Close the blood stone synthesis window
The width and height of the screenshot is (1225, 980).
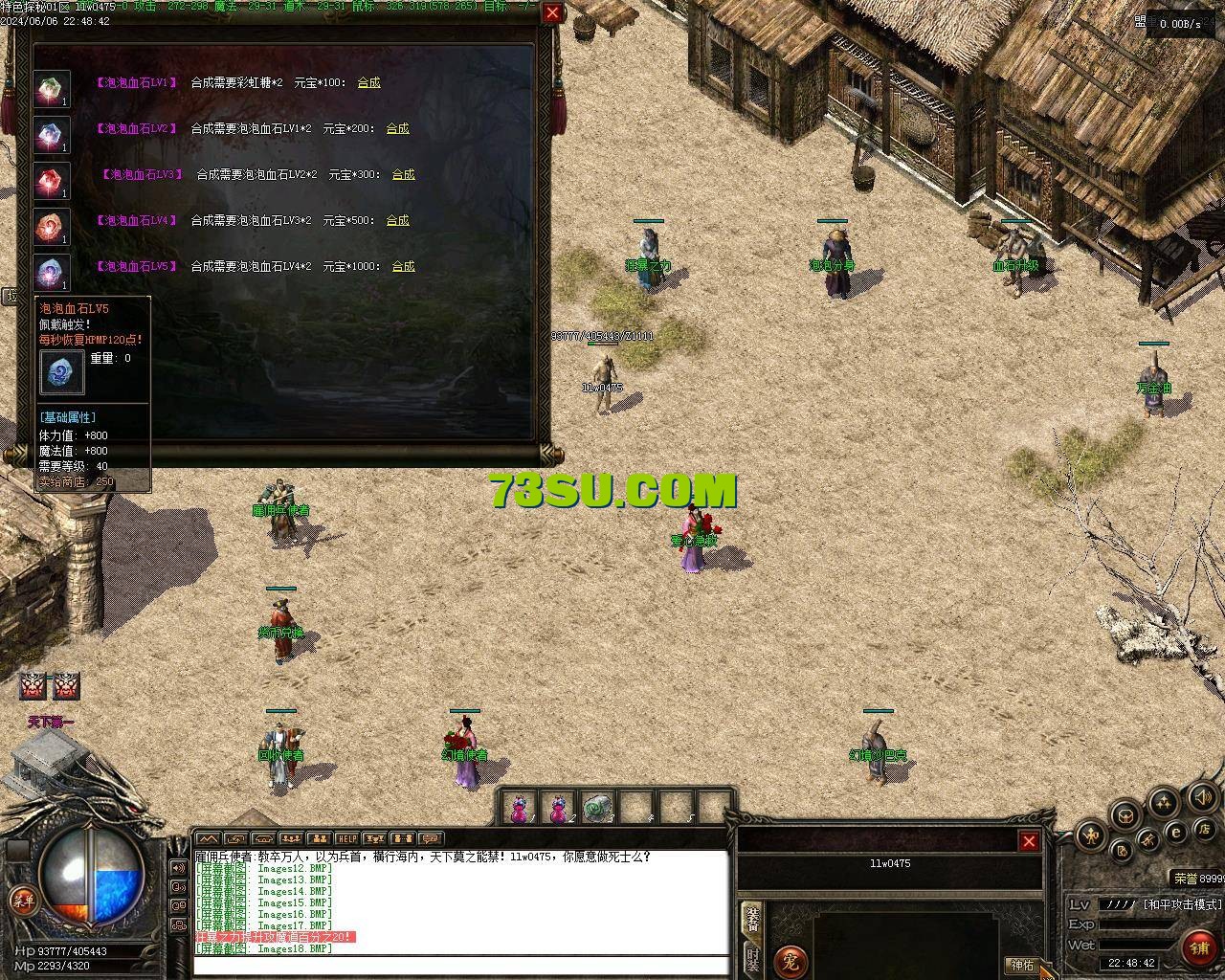click(x=552, y=13)
